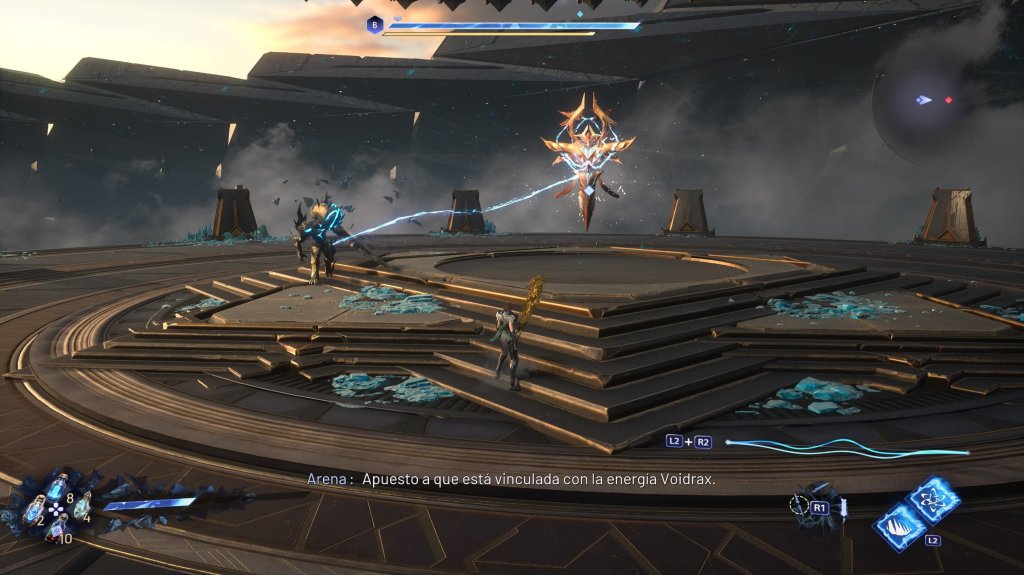Click the dashed-circle target lock icon
The width and height of the screenshot is (1024, 575).
(x=800, y=506)
